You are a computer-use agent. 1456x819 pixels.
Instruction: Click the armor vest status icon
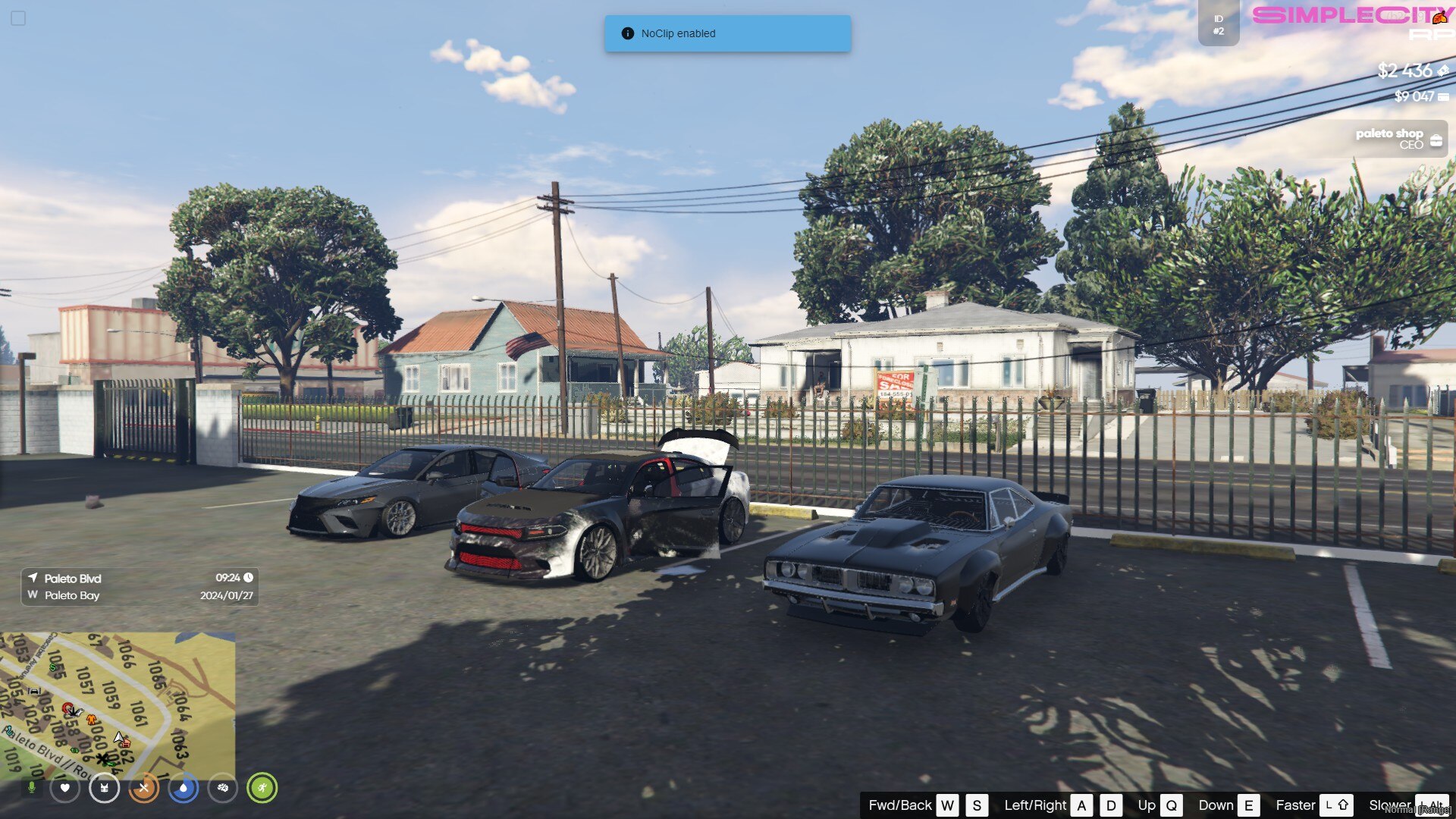[104, 788]
